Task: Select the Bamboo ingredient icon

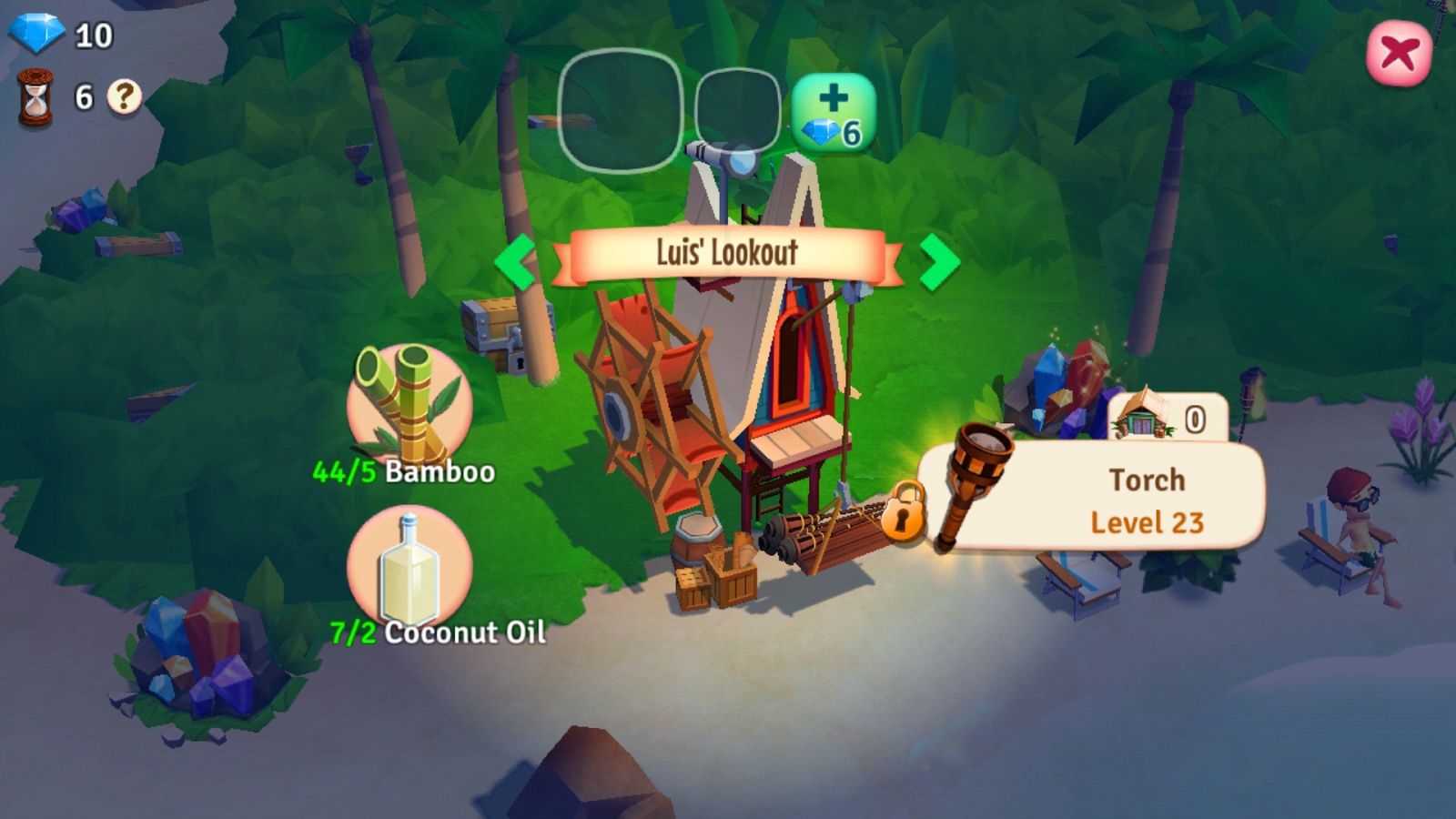Action: (408, 400)
